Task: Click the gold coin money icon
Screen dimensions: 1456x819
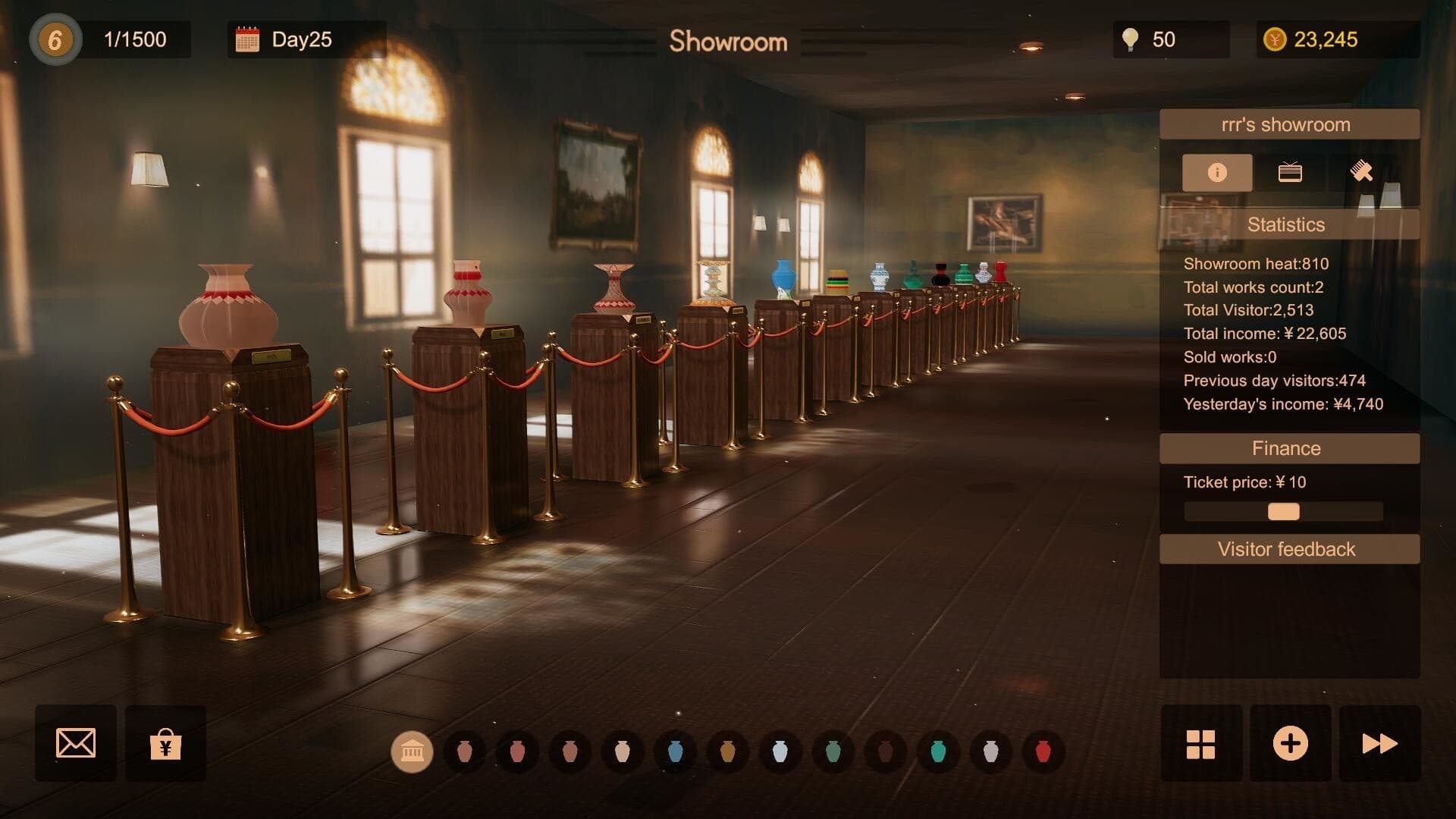Action: [x=1275, y=39]
